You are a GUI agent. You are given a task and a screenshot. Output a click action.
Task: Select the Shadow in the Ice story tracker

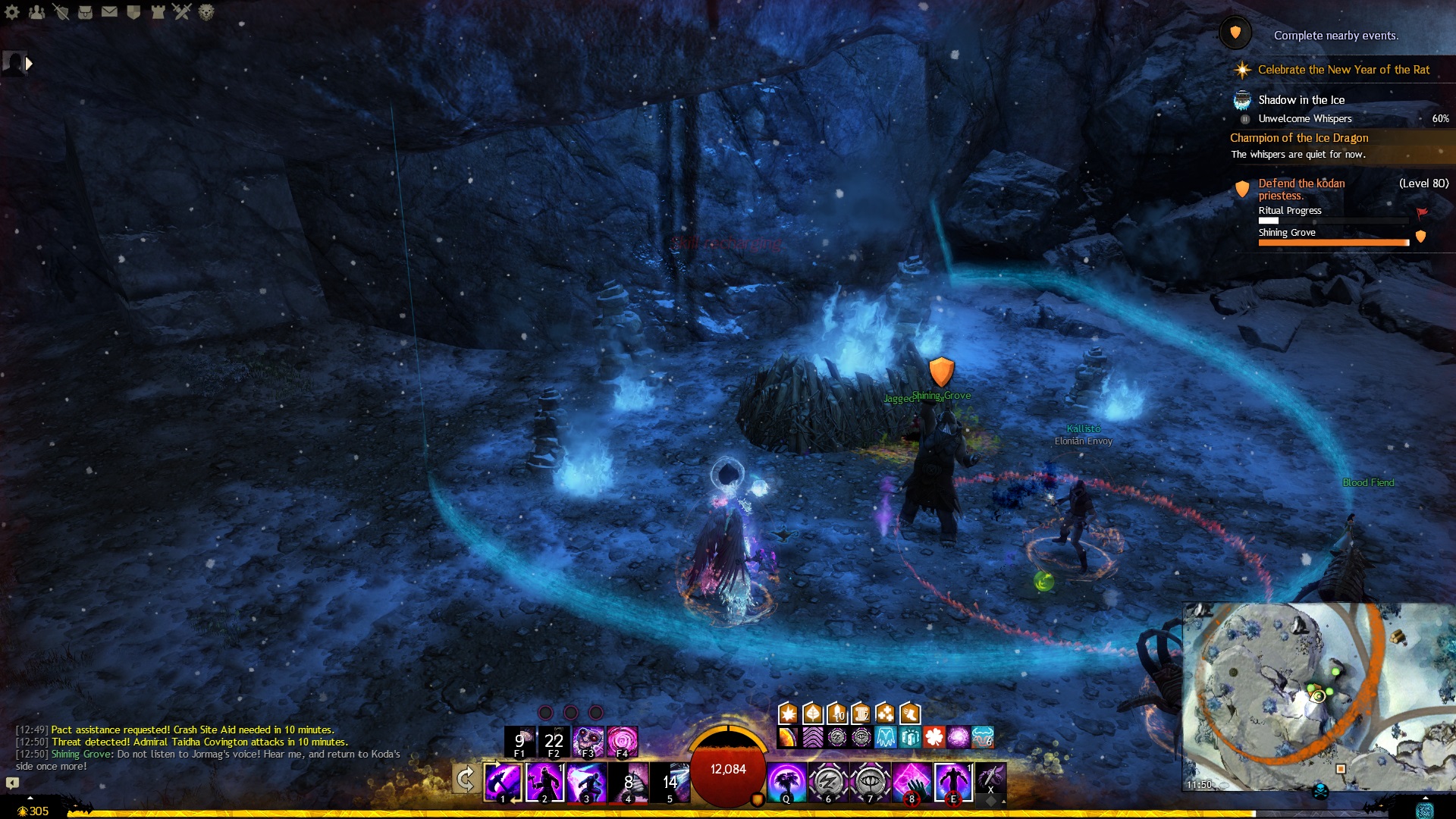(1301, 100)
